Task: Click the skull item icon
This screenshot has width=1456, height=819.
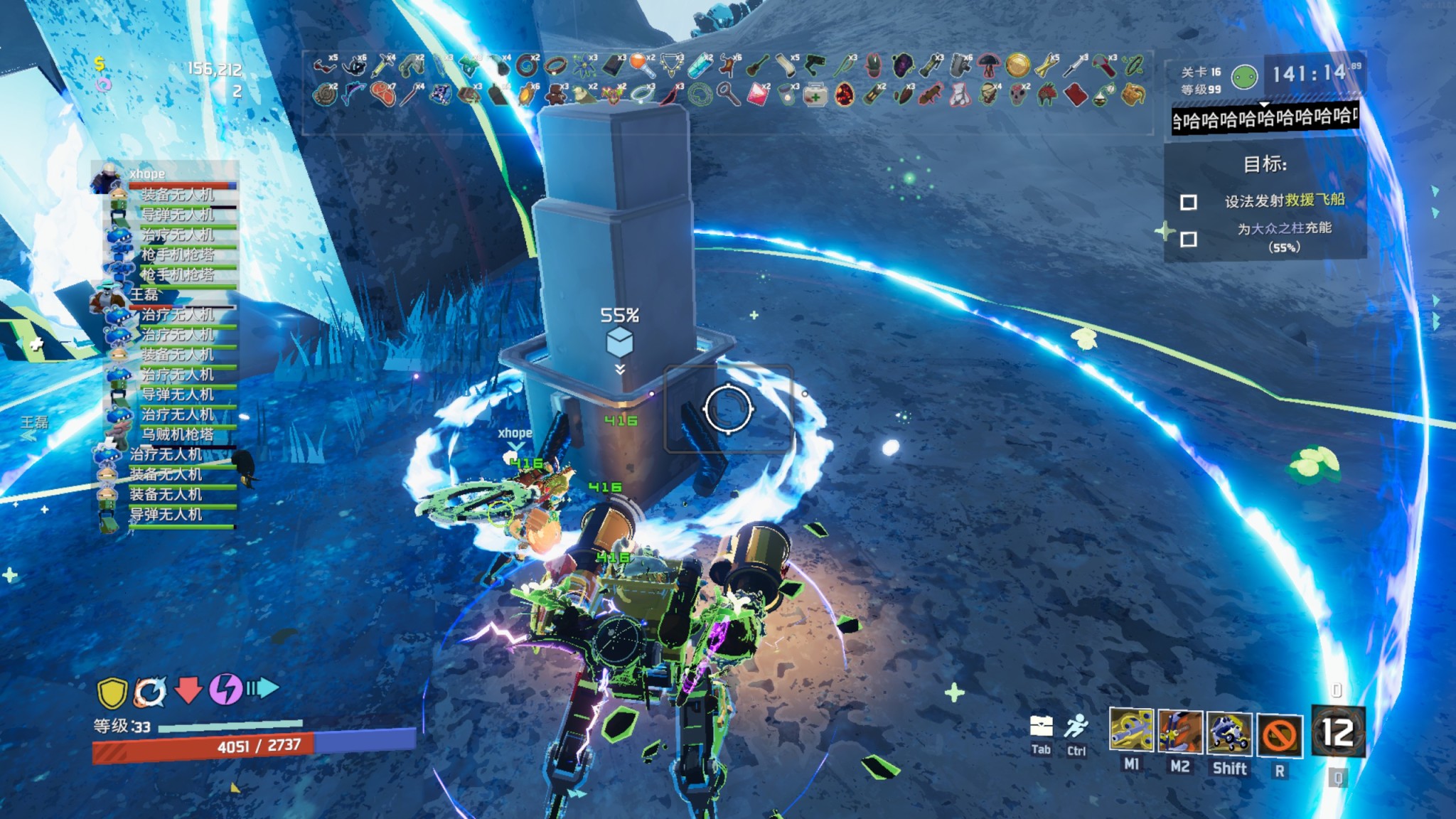Action: click(1019, 95)
